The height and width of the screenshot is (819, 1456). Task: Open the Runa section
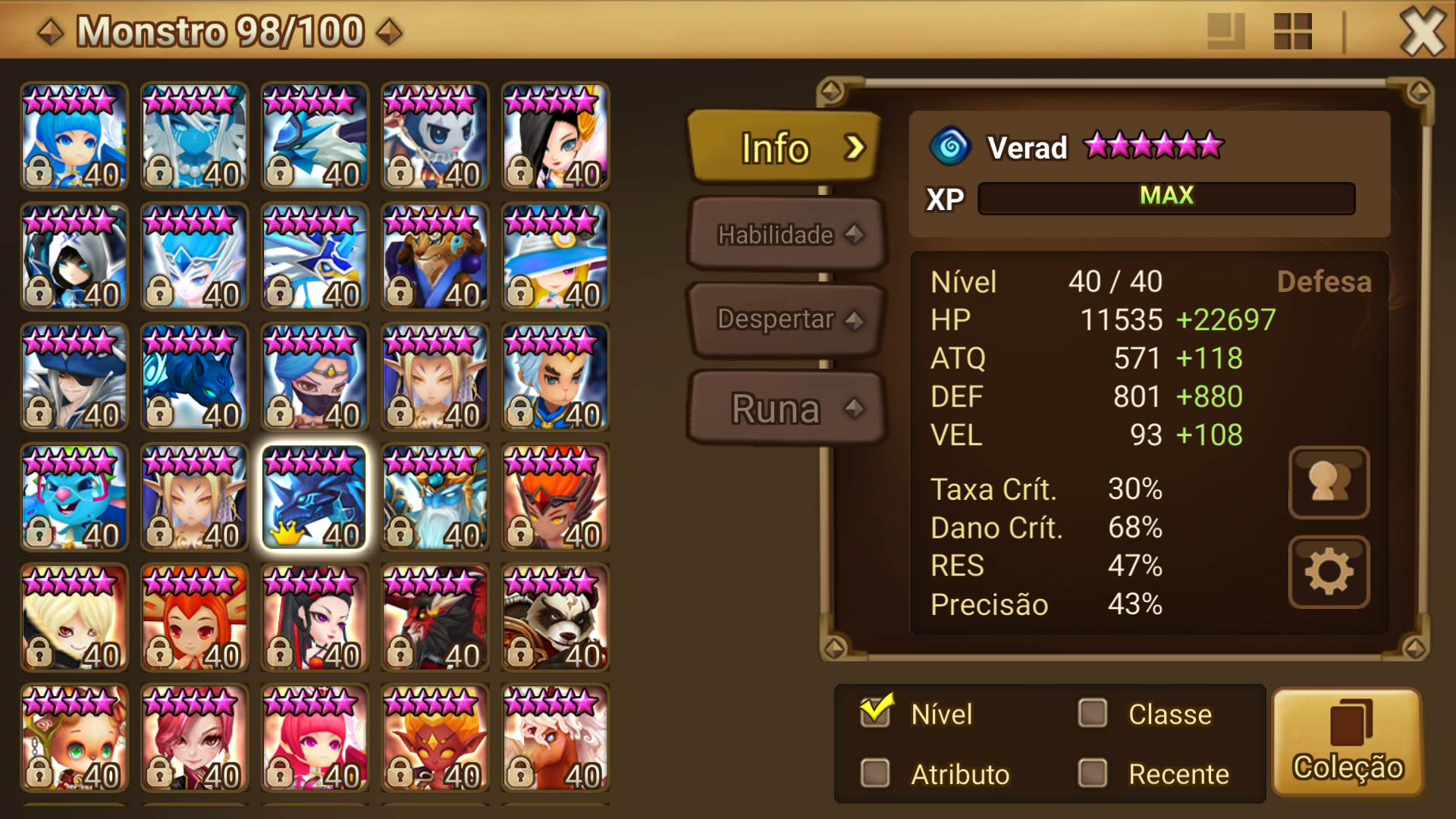click(785, 409)
